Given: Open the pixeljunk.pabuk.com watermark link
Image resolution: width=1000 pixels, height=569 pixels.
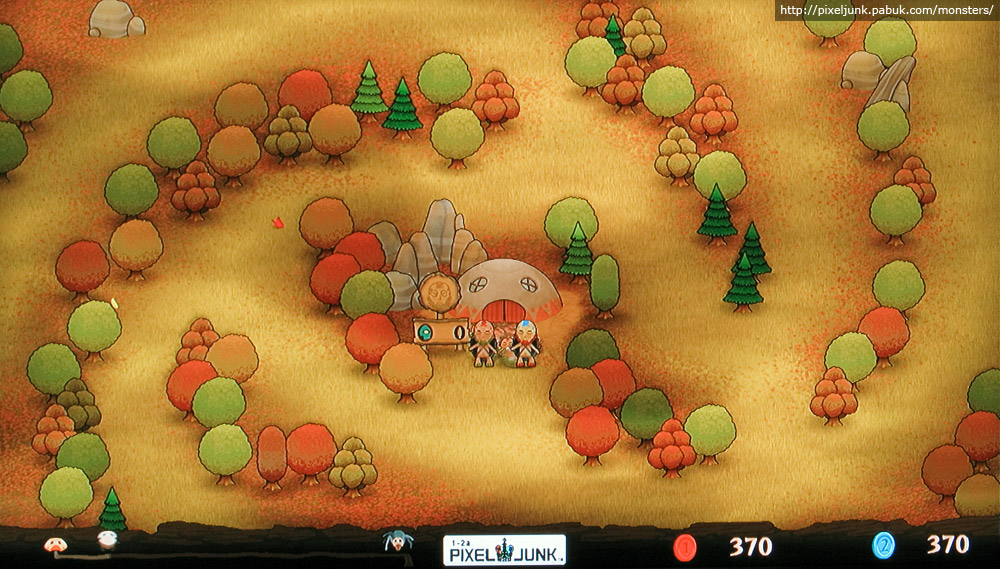Looking at the screenshot, I should 887,11.
